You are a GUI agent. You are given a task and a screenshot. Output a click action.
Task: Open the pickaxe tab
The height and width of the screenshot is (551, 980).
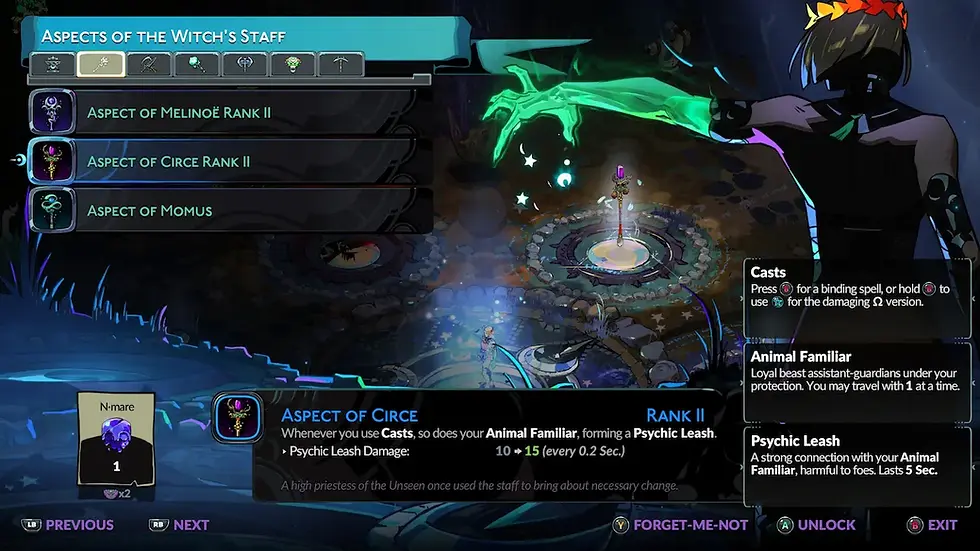pyautogui.click(x=341, y=65)
